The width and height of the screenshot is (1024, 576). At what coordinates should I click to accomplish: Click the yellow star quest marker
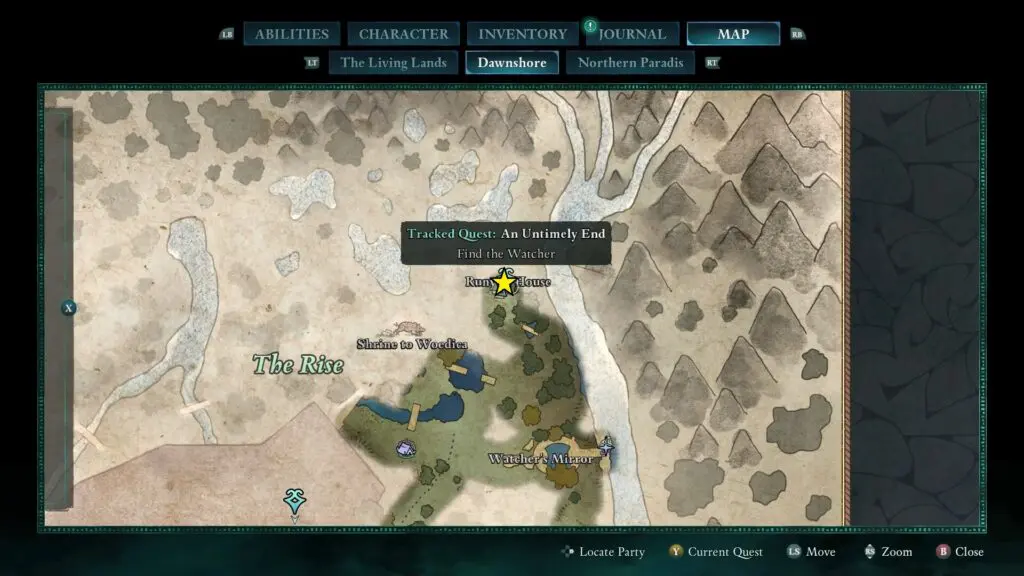click(x=504, y=283)
